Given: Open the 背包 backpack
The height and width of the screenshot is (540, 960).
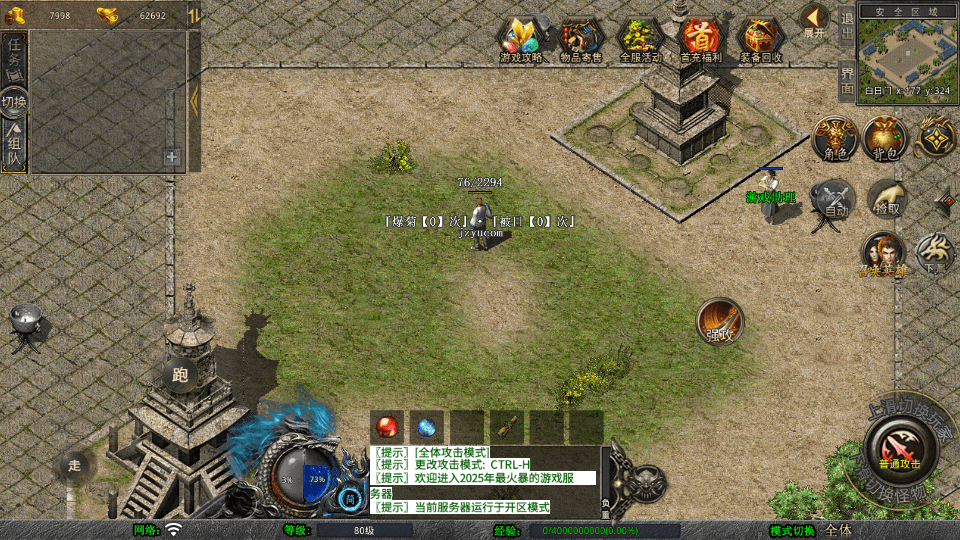Looking at the screenshot, I should click(884, 139).
